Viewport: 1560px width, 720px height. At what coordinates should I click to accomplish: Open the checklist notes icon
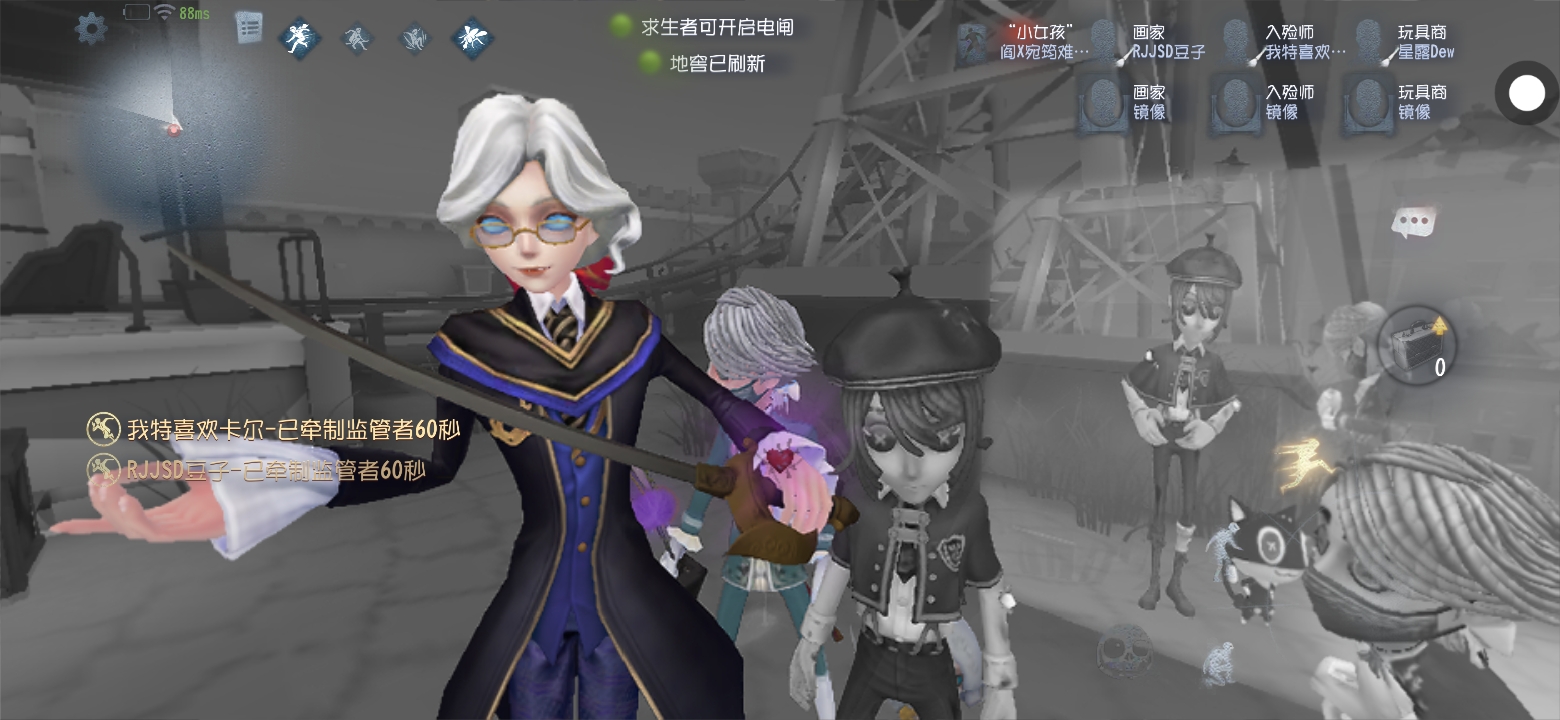coord(249,27)
